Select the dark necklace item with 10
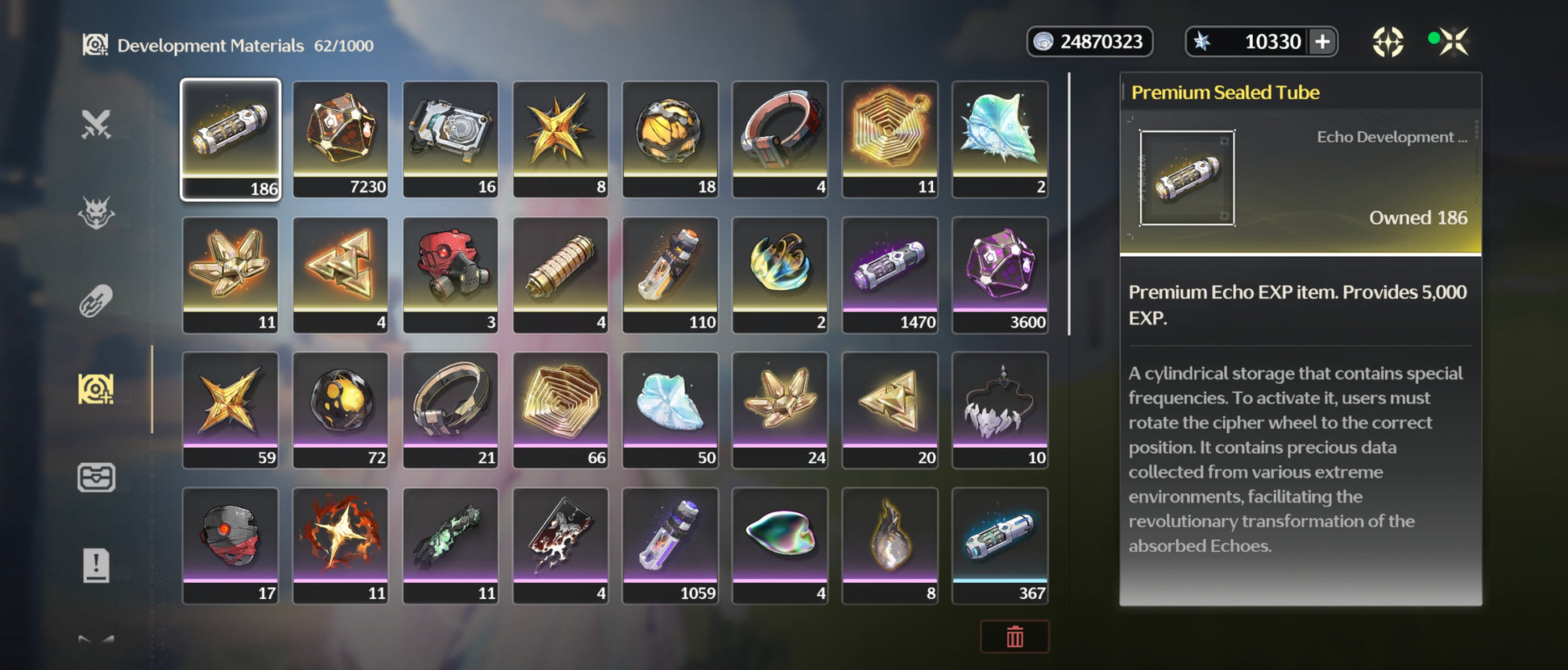This screenshot has height=670, width=1568. tap(1000, 410)
